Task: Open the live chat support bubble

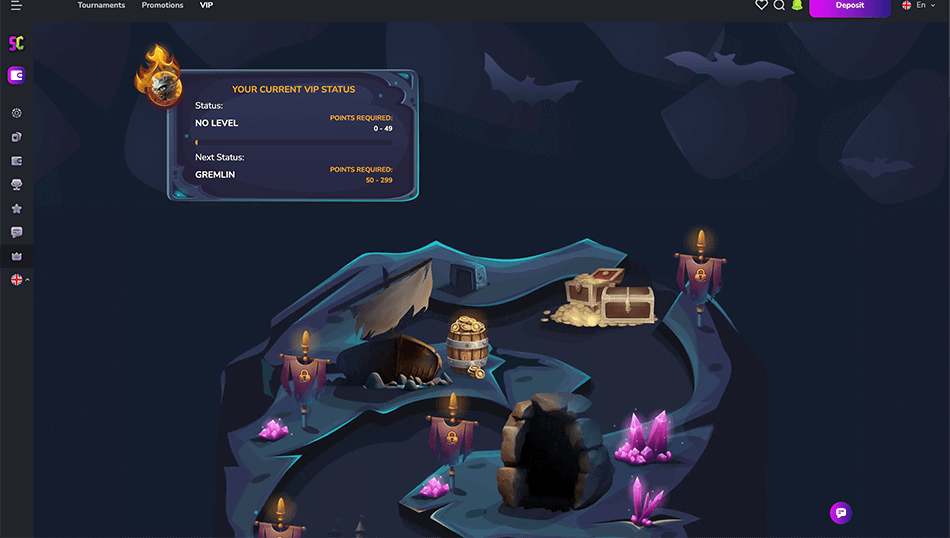Action: pos(840,512)
